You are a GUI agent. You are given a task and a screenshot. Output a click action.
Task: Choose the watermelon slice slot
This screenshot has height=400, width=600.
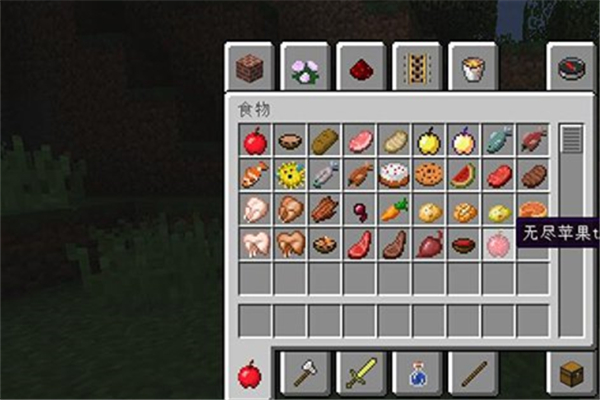pyautogui.click(x=464, y=176)
